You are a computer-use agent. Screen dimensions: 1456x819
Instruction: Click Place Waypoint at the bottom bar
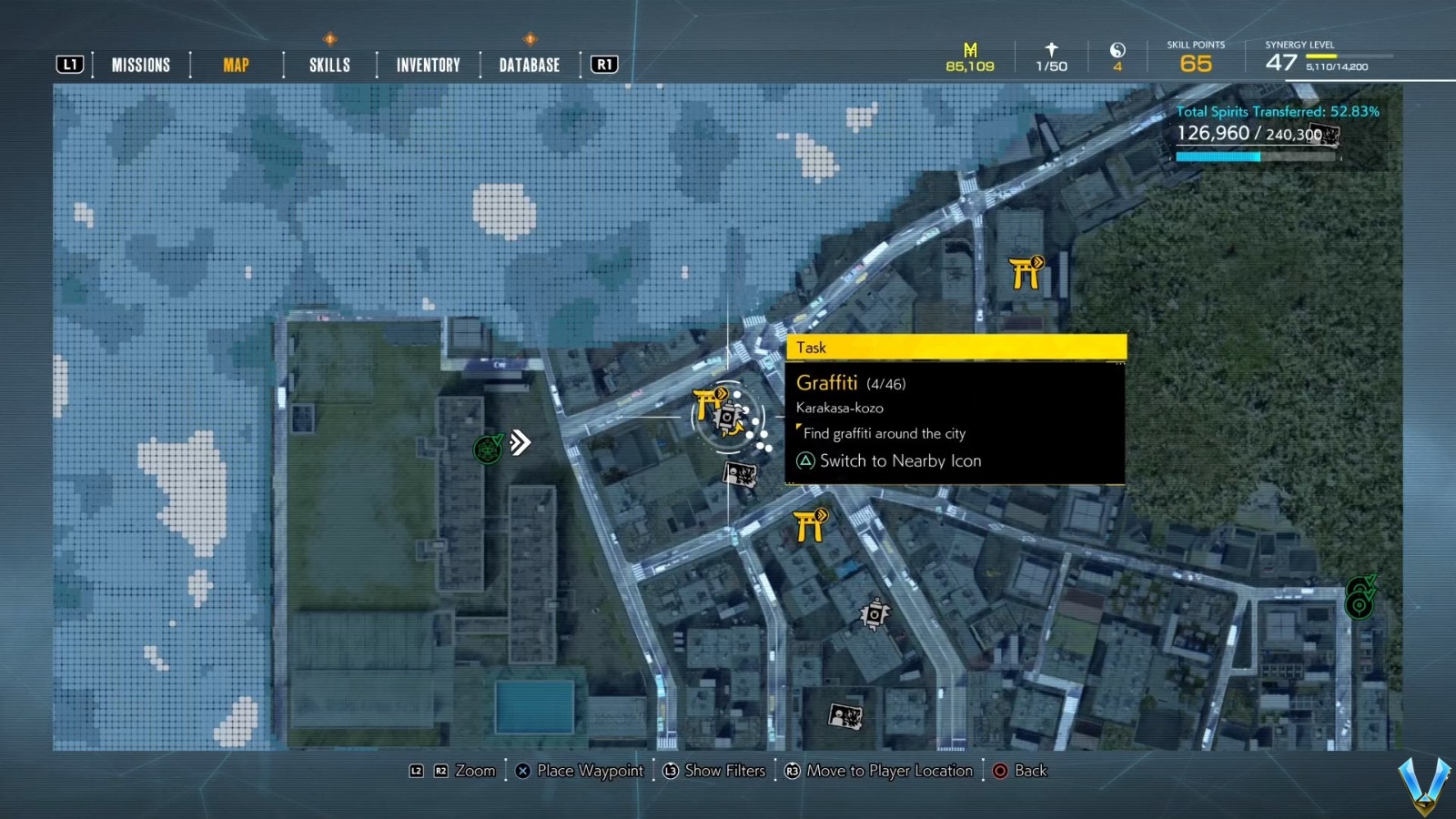click(x=580, y=771)
